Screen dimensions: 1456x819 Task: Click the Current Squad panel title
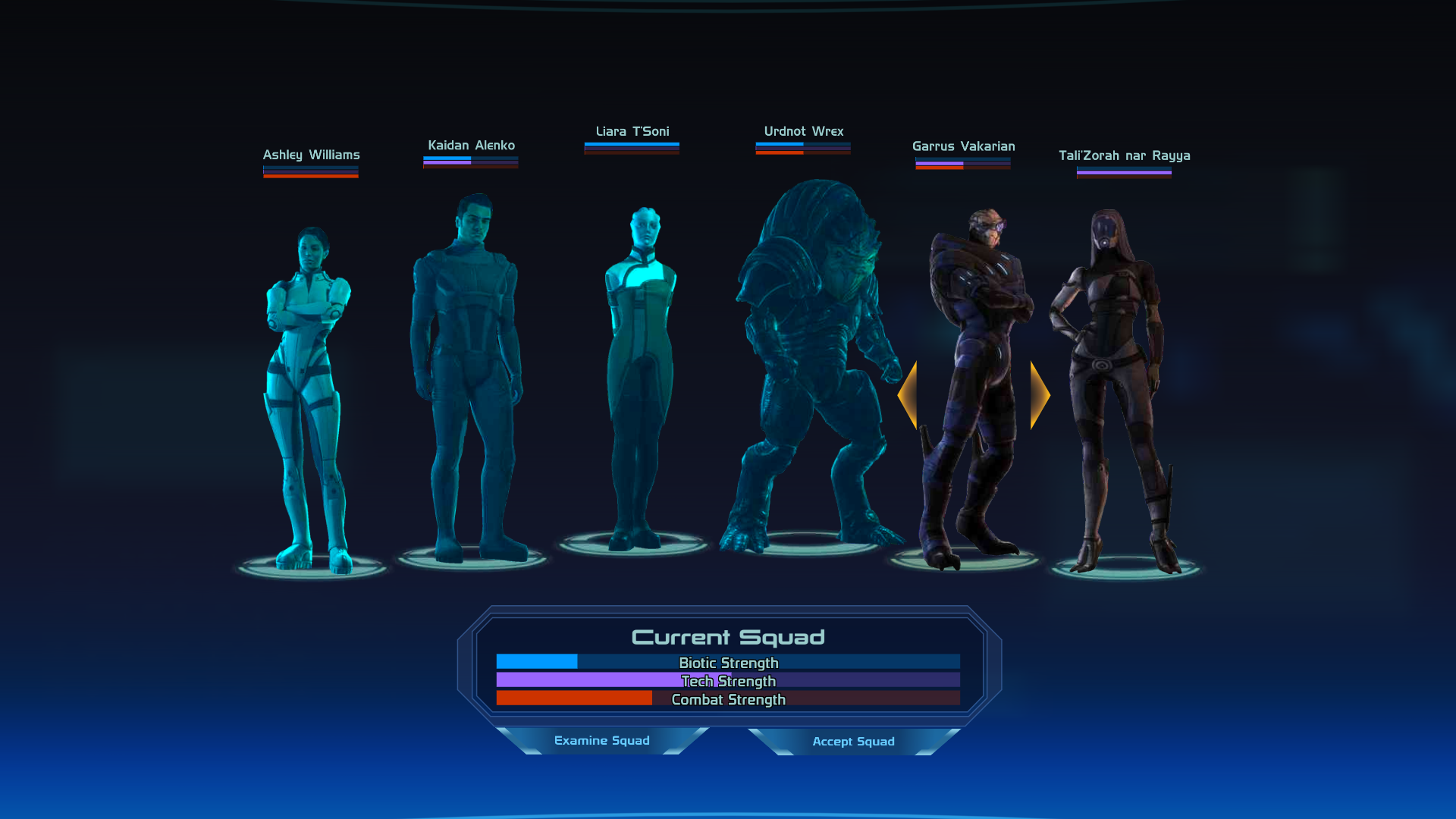(728, 638)
